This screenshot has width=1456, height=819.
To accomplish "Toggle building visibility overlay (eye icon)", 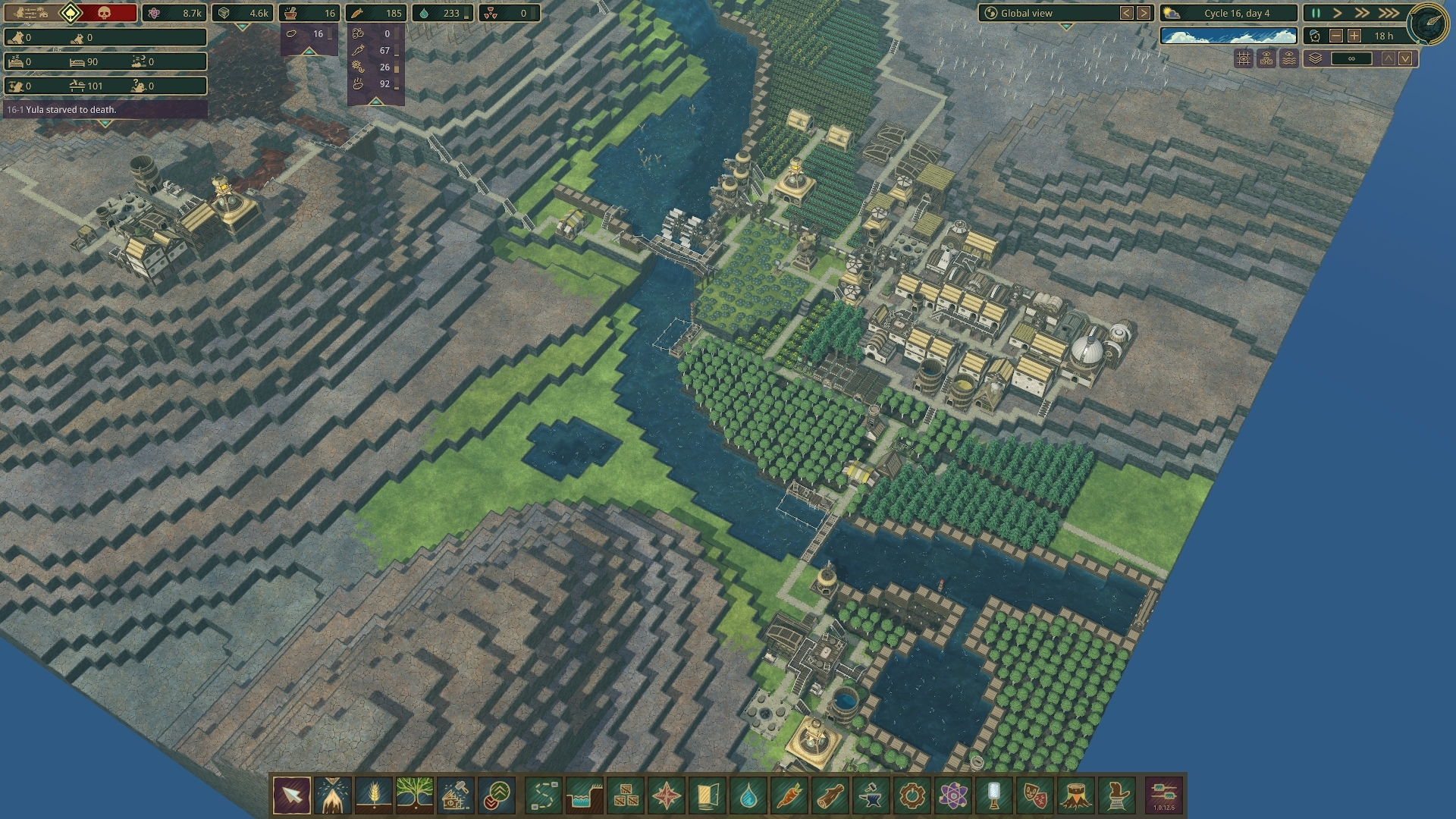I will (x=1266, y=59).
